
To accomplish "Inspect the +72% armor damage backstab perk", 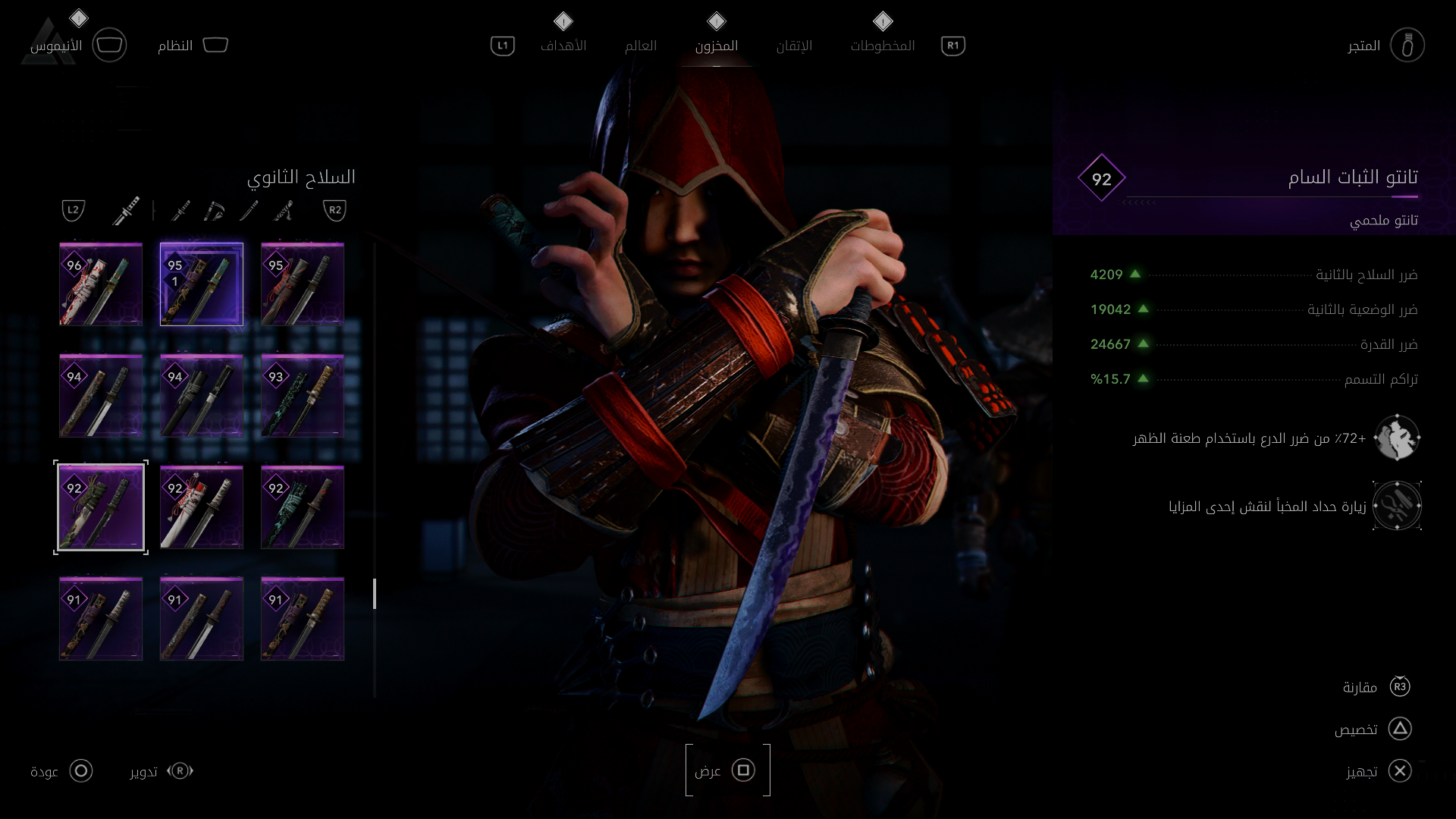I will pyautogui.click(x=1397, y=438).
